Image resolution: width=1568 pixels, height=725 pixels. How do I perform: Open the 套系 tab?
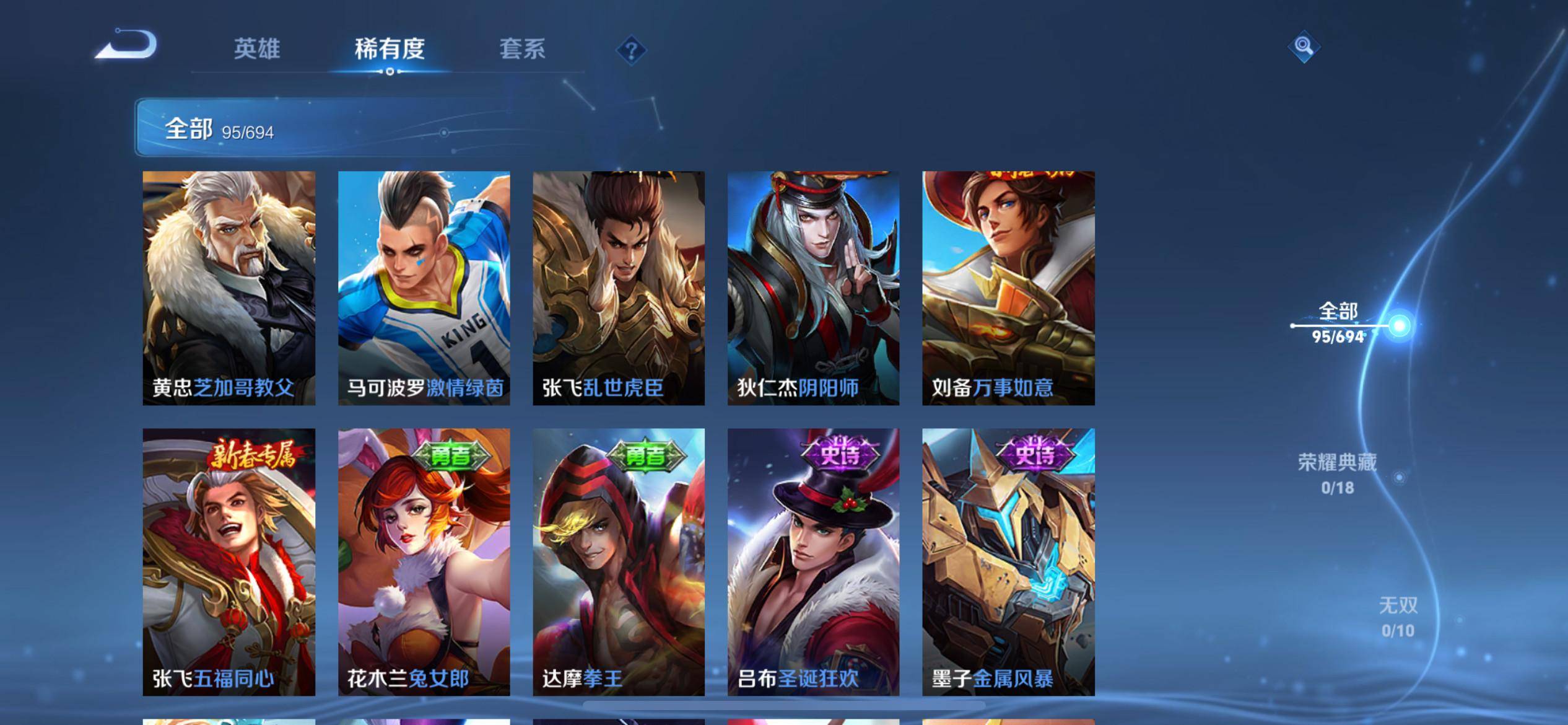[522, 49]
